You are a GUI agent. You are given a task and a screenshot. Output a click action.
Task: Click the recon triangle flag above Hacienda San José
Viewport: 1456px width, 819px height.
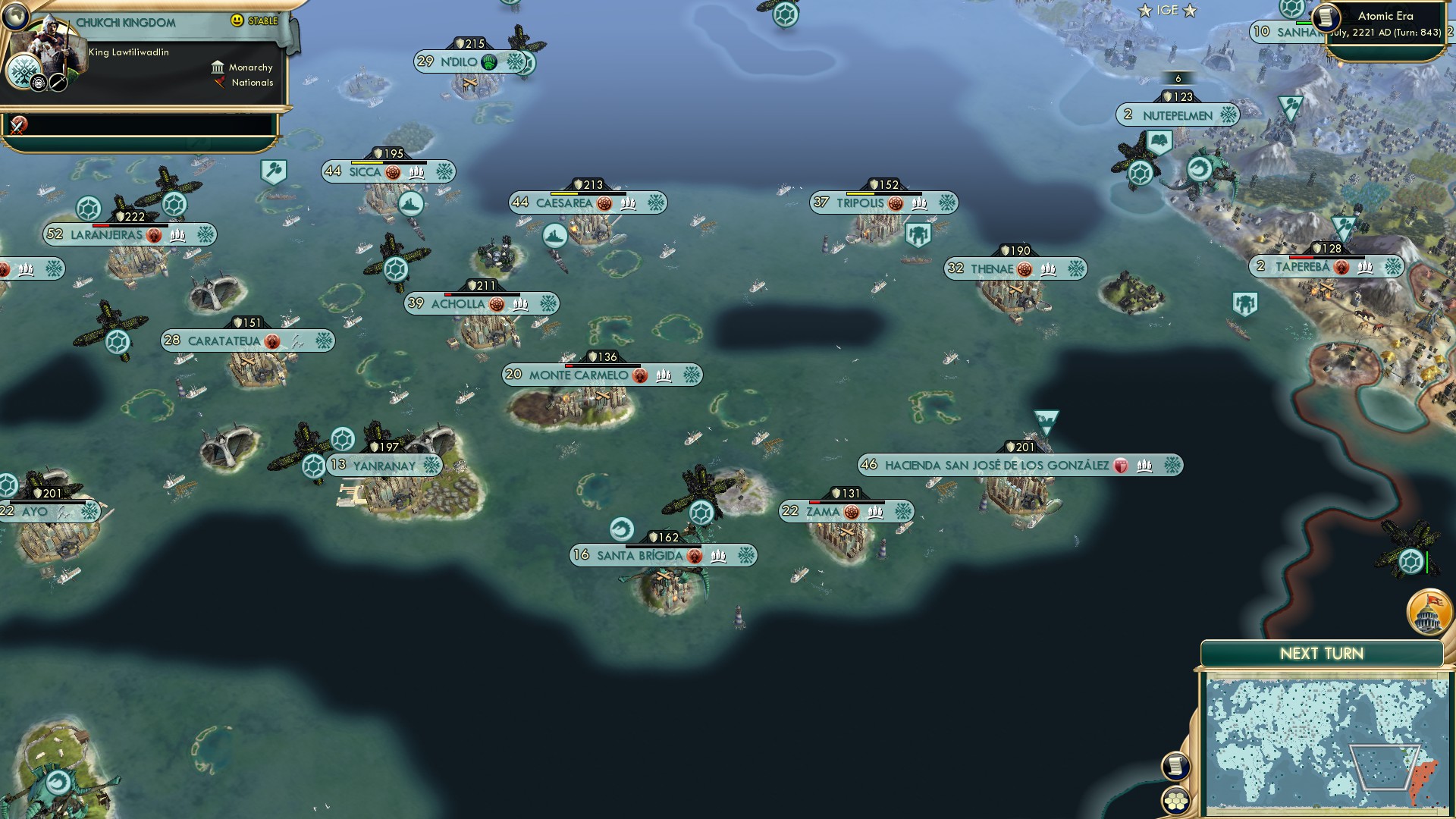[1046, 418]
